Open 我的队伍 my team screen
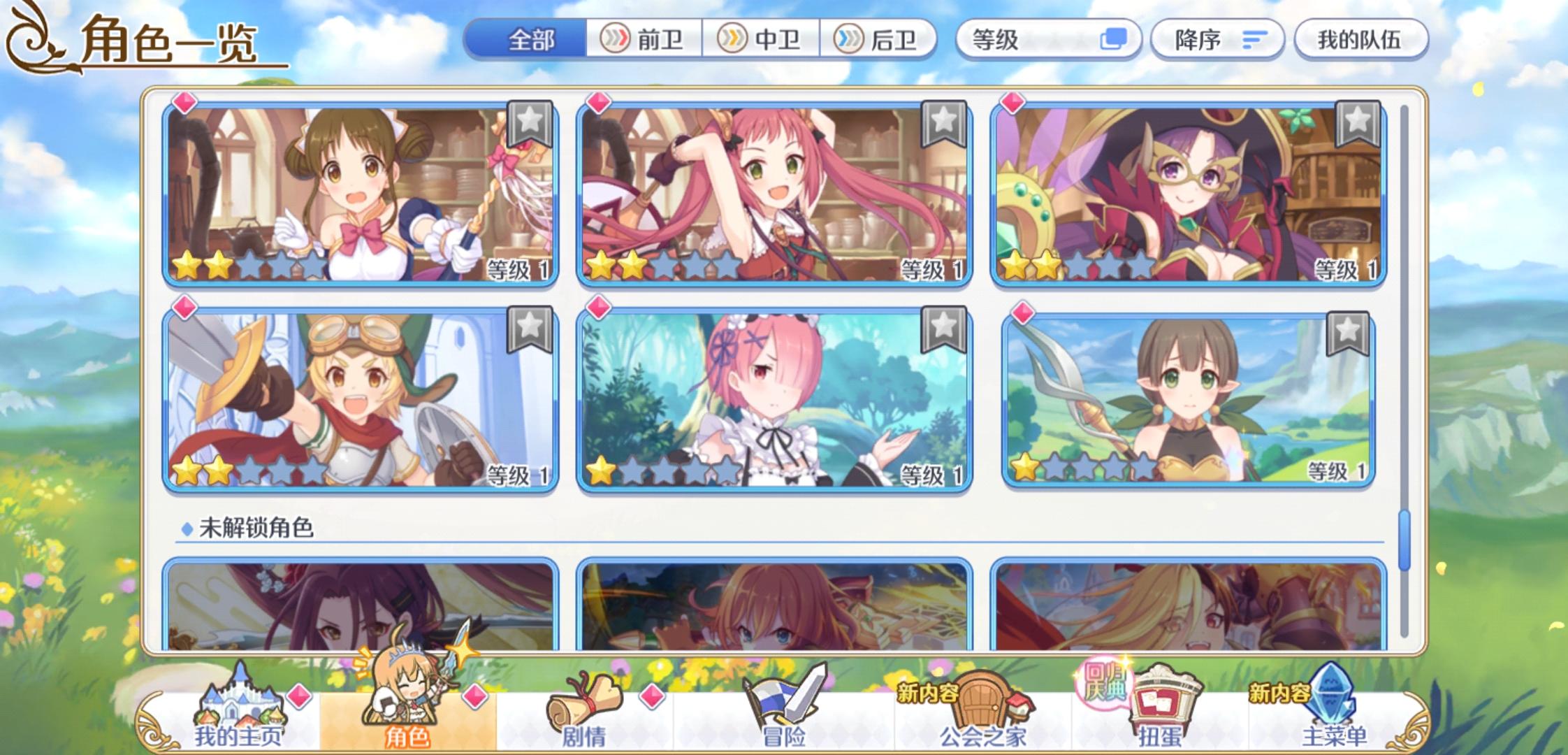 click(x=1359, y=40)
